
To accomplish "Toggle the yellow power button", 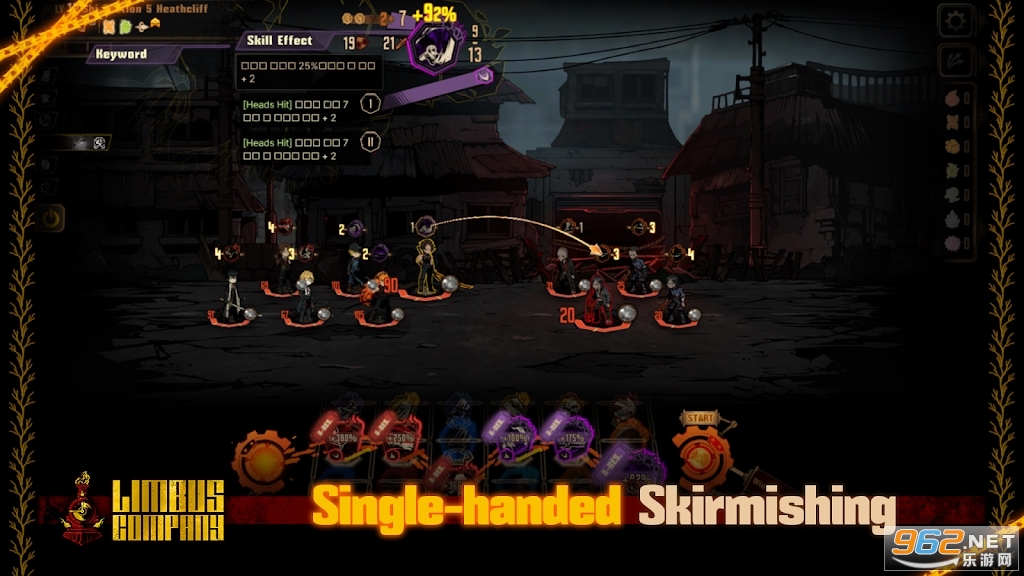I will [x=50, y=217].
